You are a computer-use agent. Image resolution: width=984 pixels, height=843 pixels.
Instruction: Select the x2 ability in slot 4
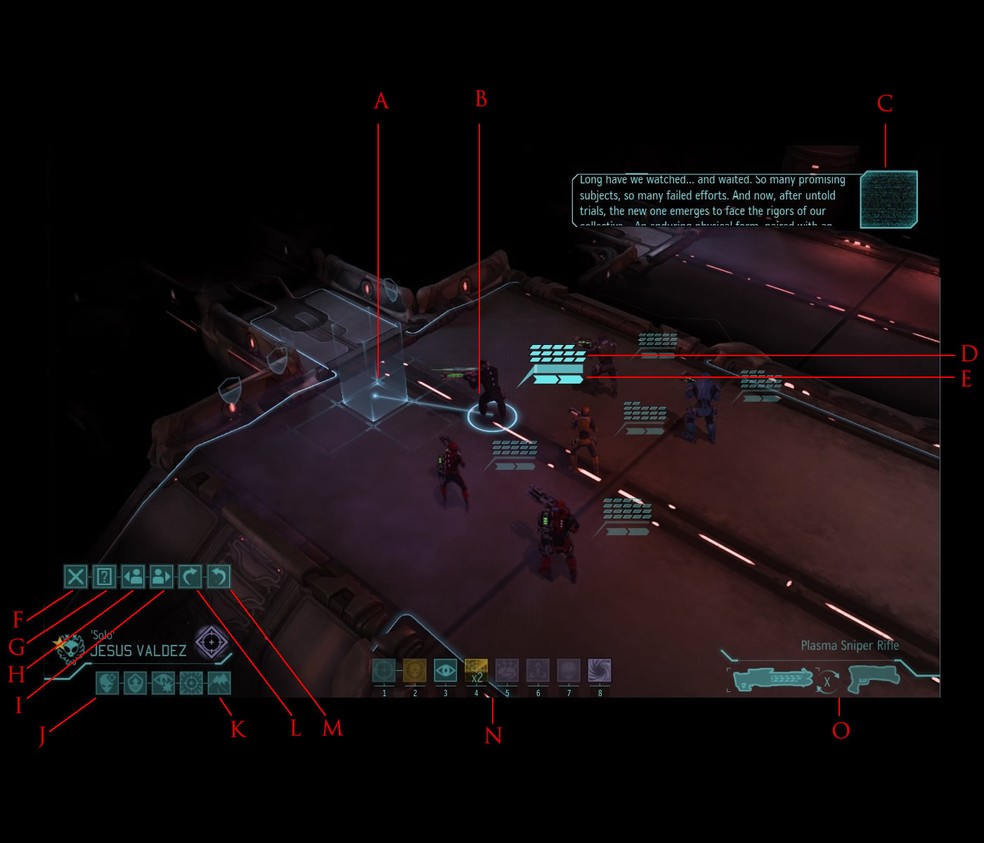(477, 671)
